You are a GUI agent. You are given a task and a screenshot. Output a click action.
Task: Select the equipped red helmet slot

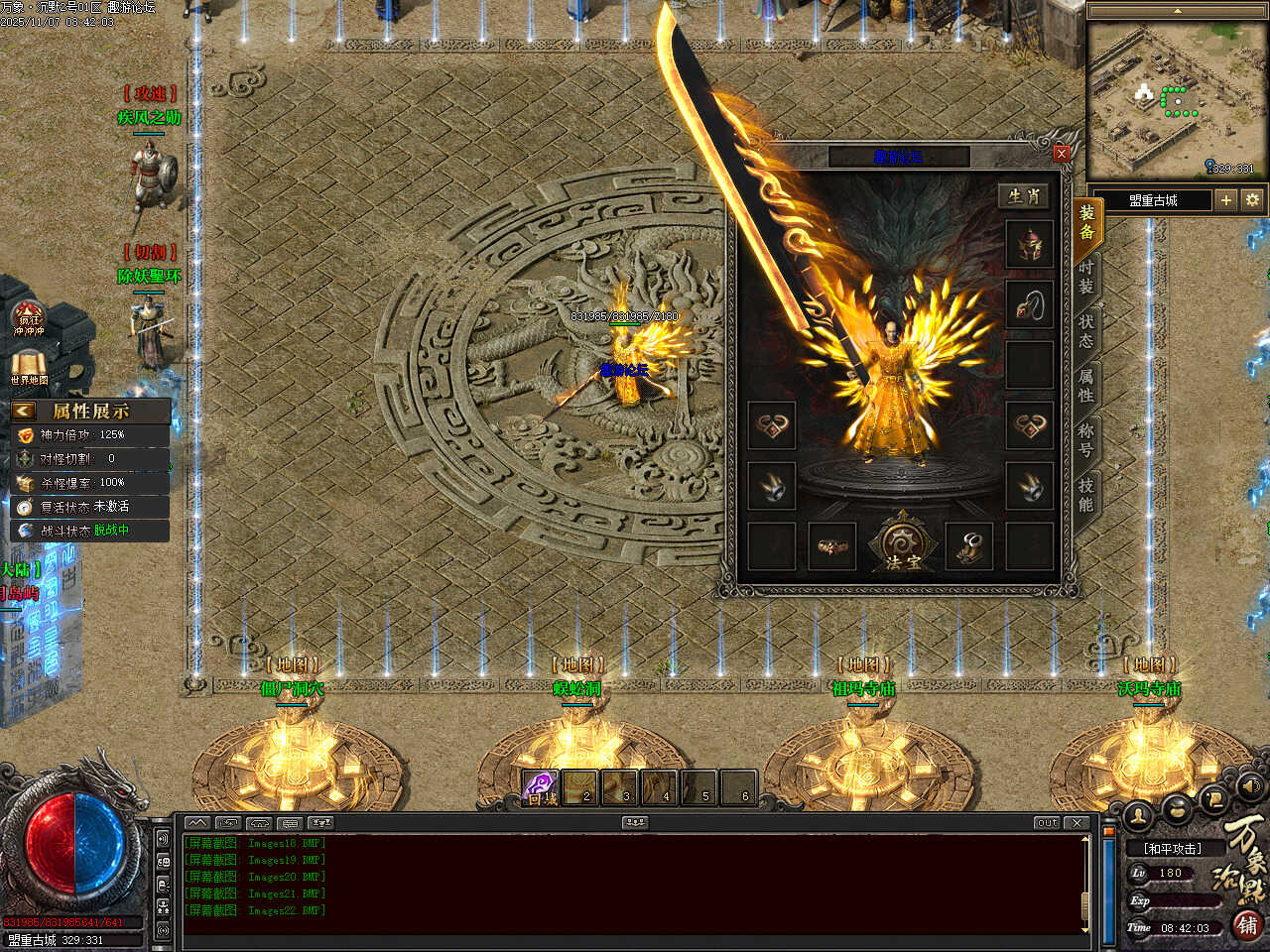[1030, 245]
